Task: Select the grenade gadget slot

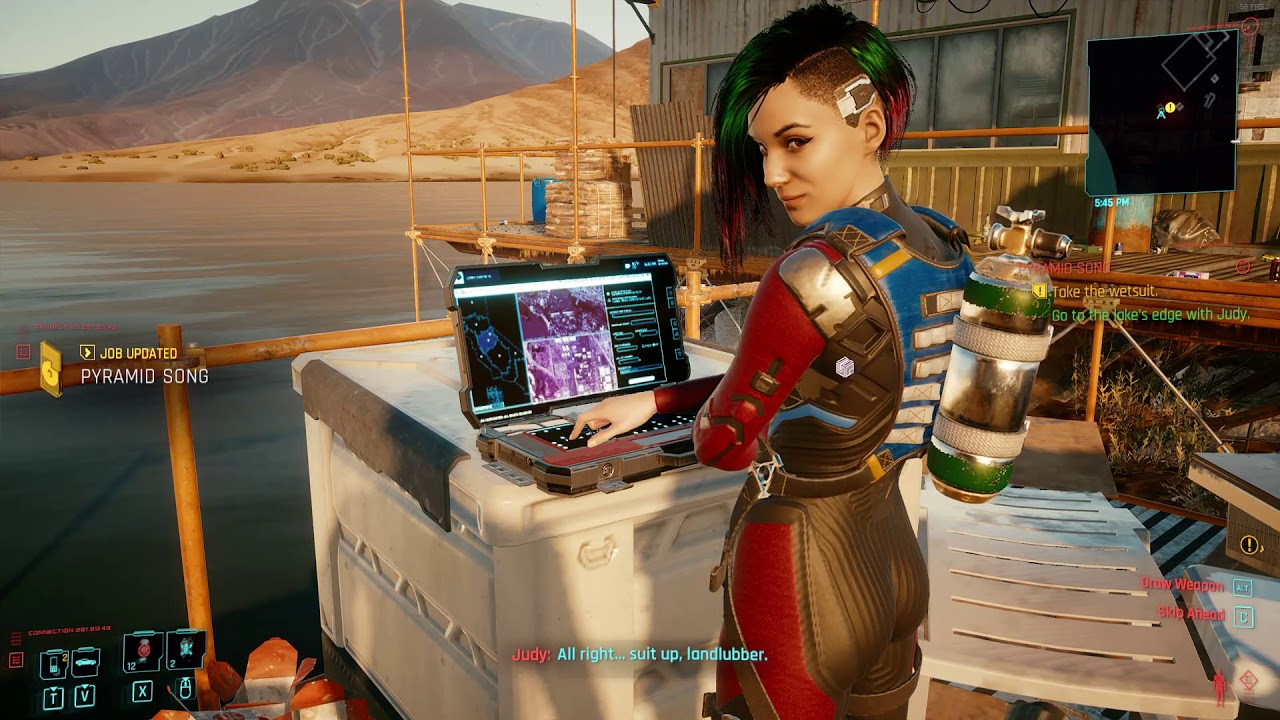Action: [x=185, y=650]
